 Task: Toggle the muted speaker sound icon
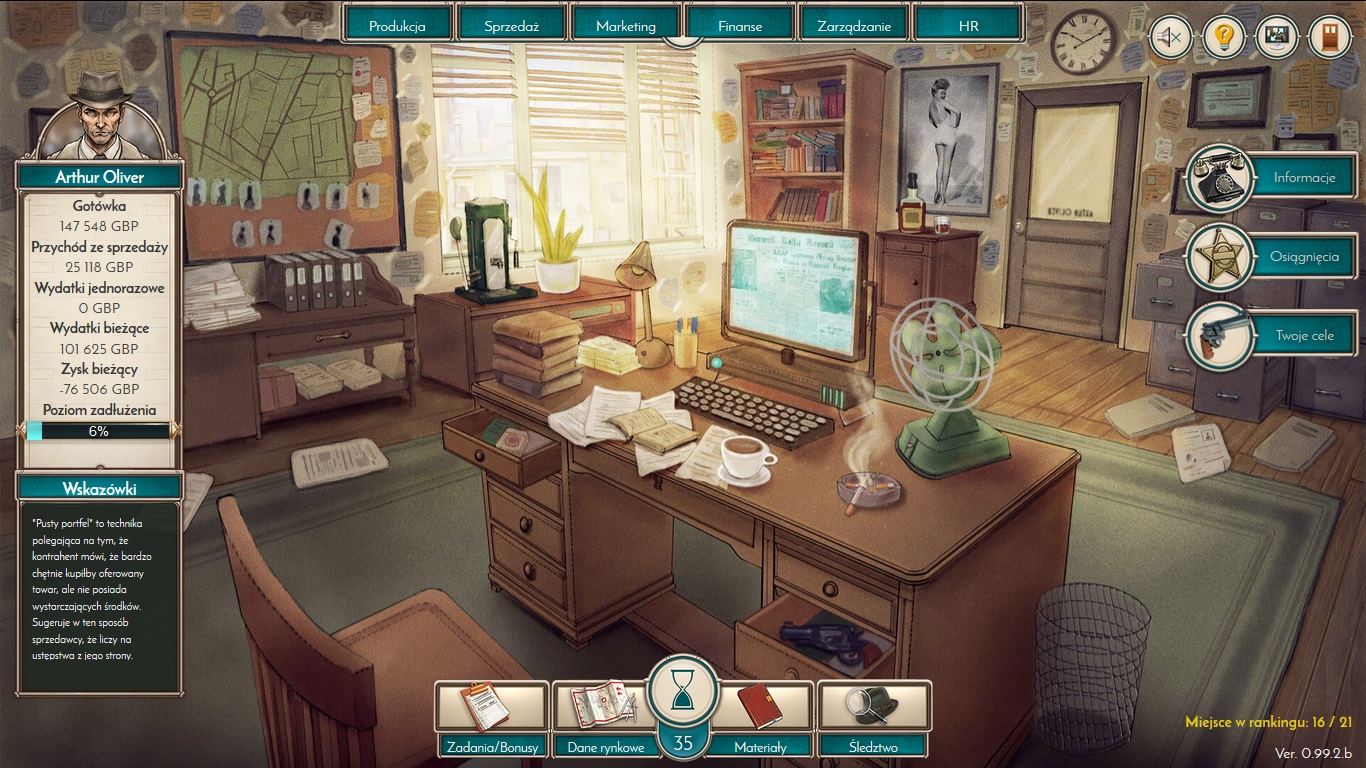(x=1170, y=39)
